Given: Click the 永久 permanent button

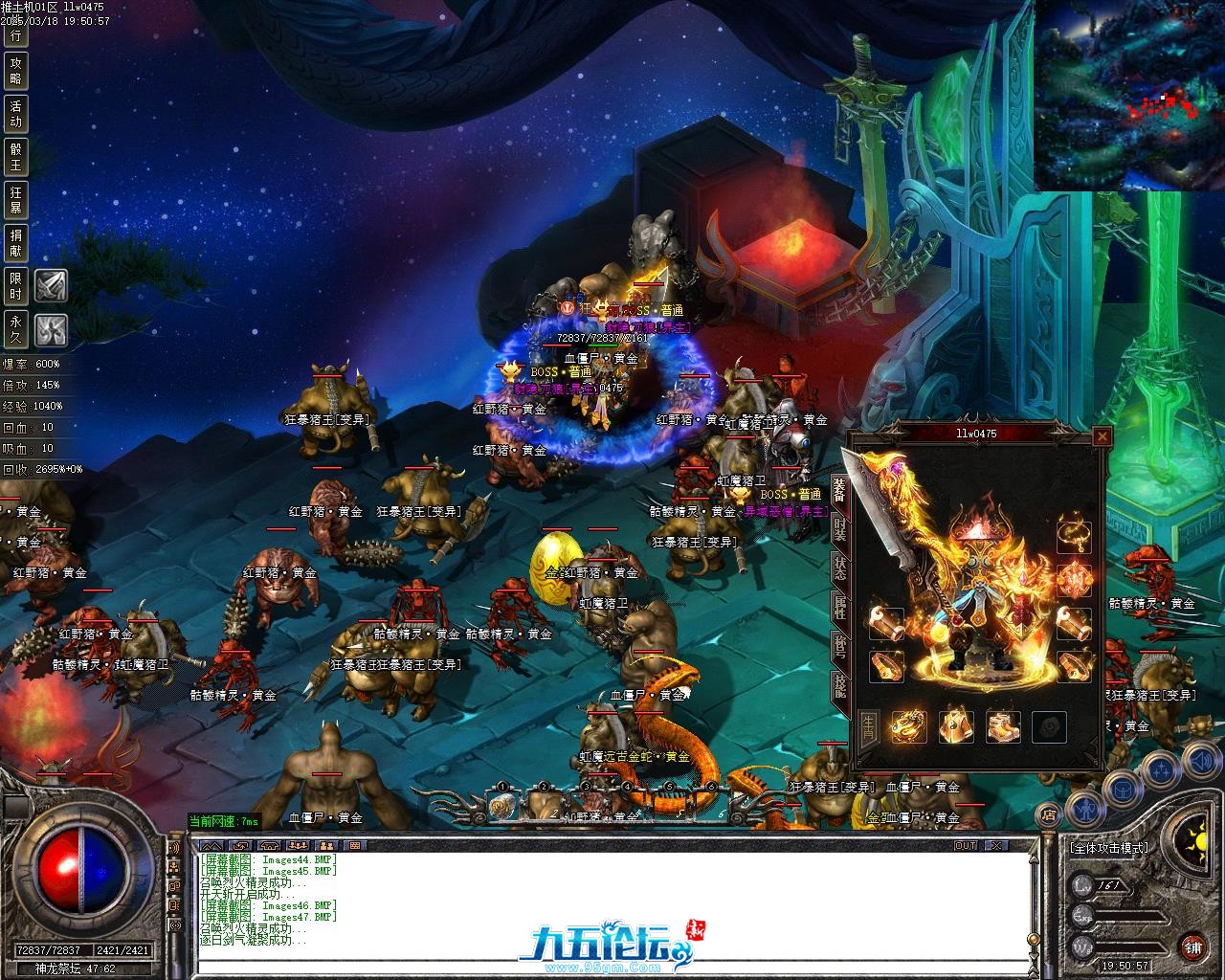Looking at the screenshot, I should coord(15,329).
